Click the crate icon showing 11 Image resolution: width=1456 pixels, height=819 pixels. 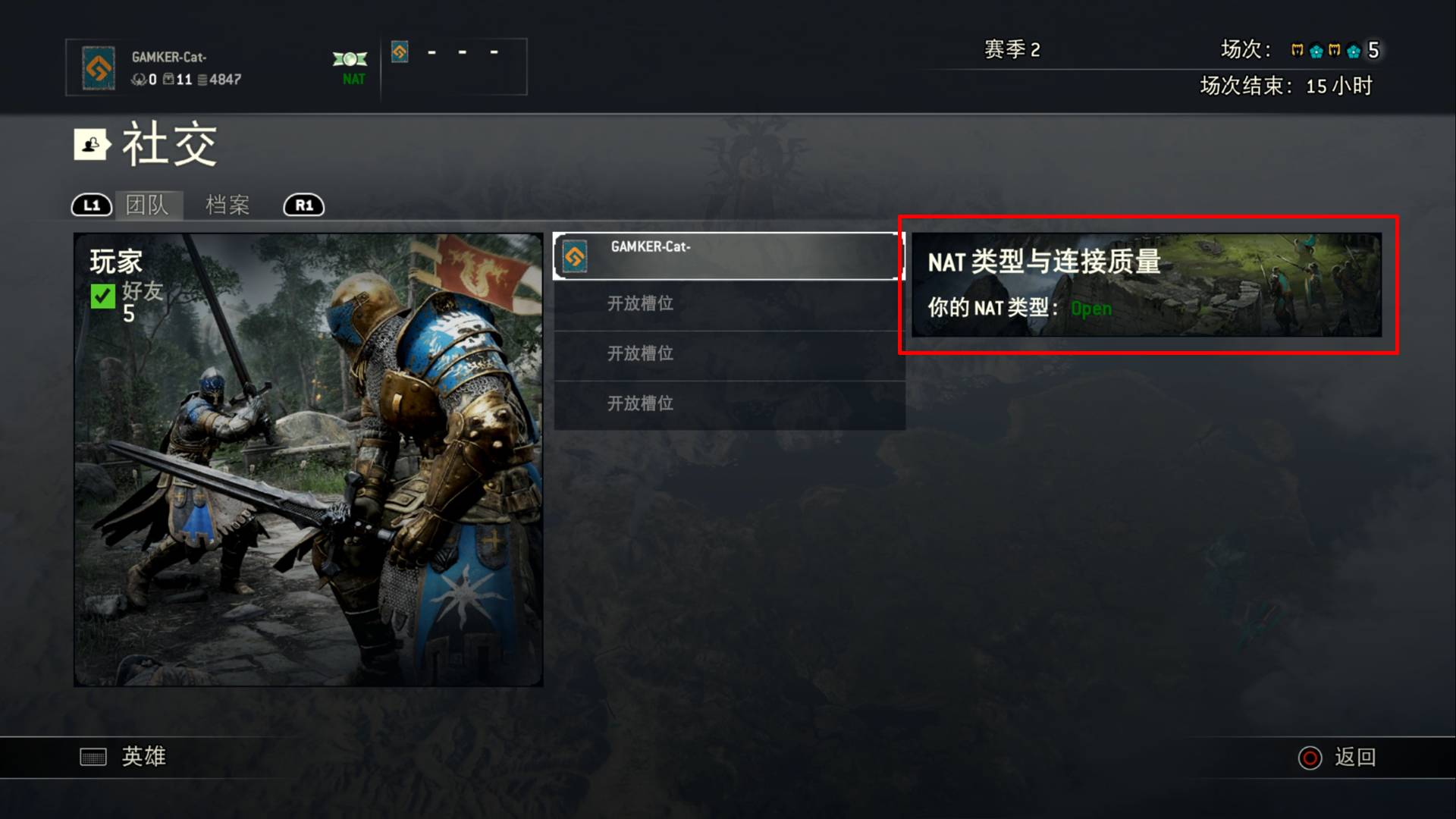click(168, 80)
